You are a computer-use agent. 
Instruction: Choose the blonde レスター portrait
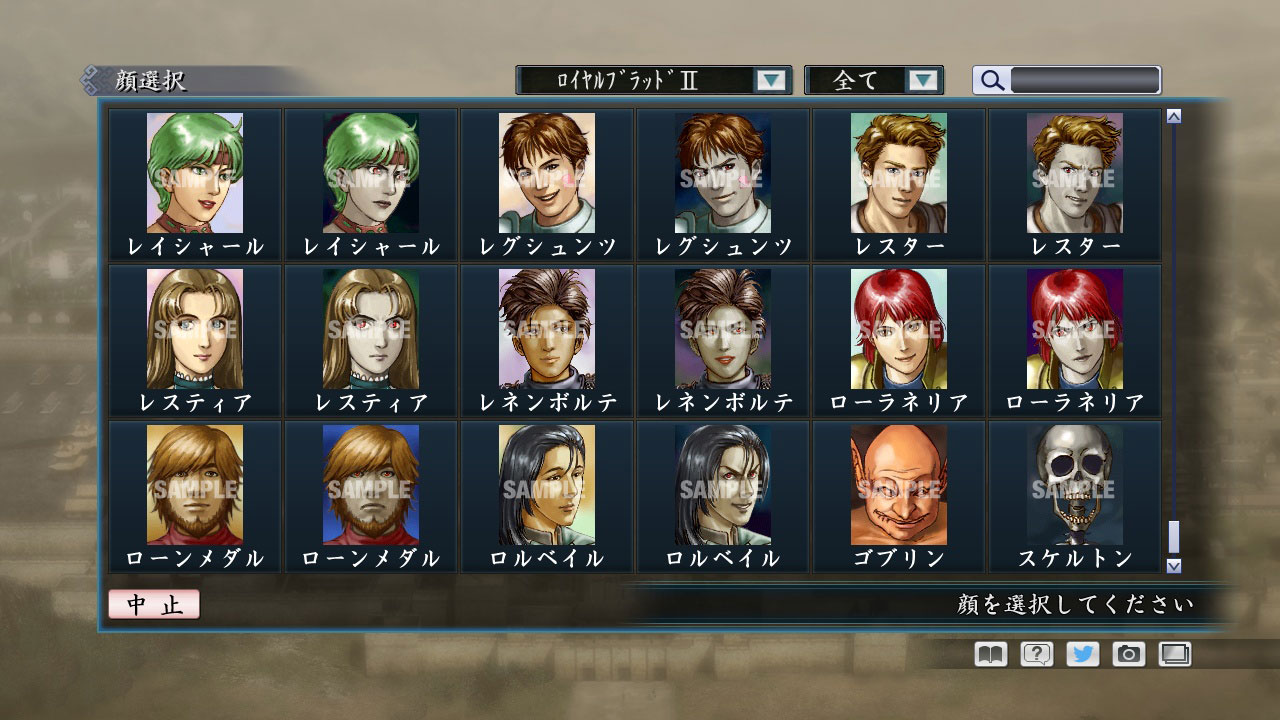[x=898, y=172]
